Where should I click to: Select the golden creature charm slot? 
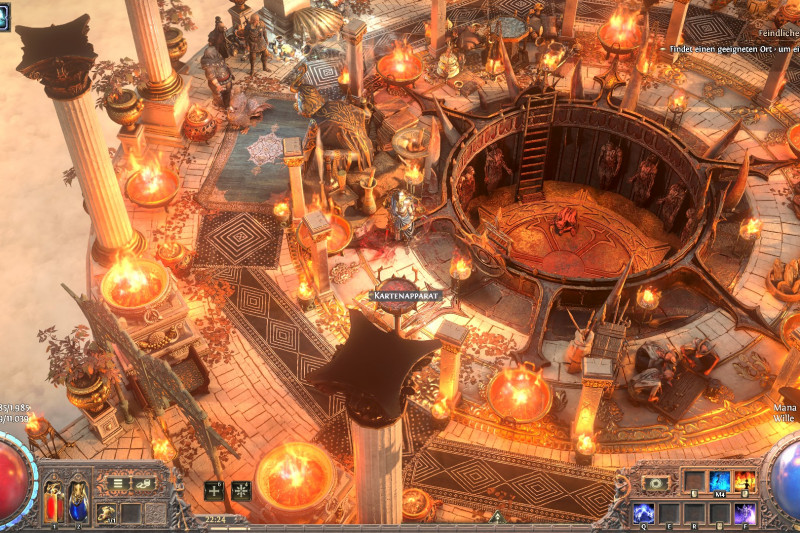coord(105,513)
